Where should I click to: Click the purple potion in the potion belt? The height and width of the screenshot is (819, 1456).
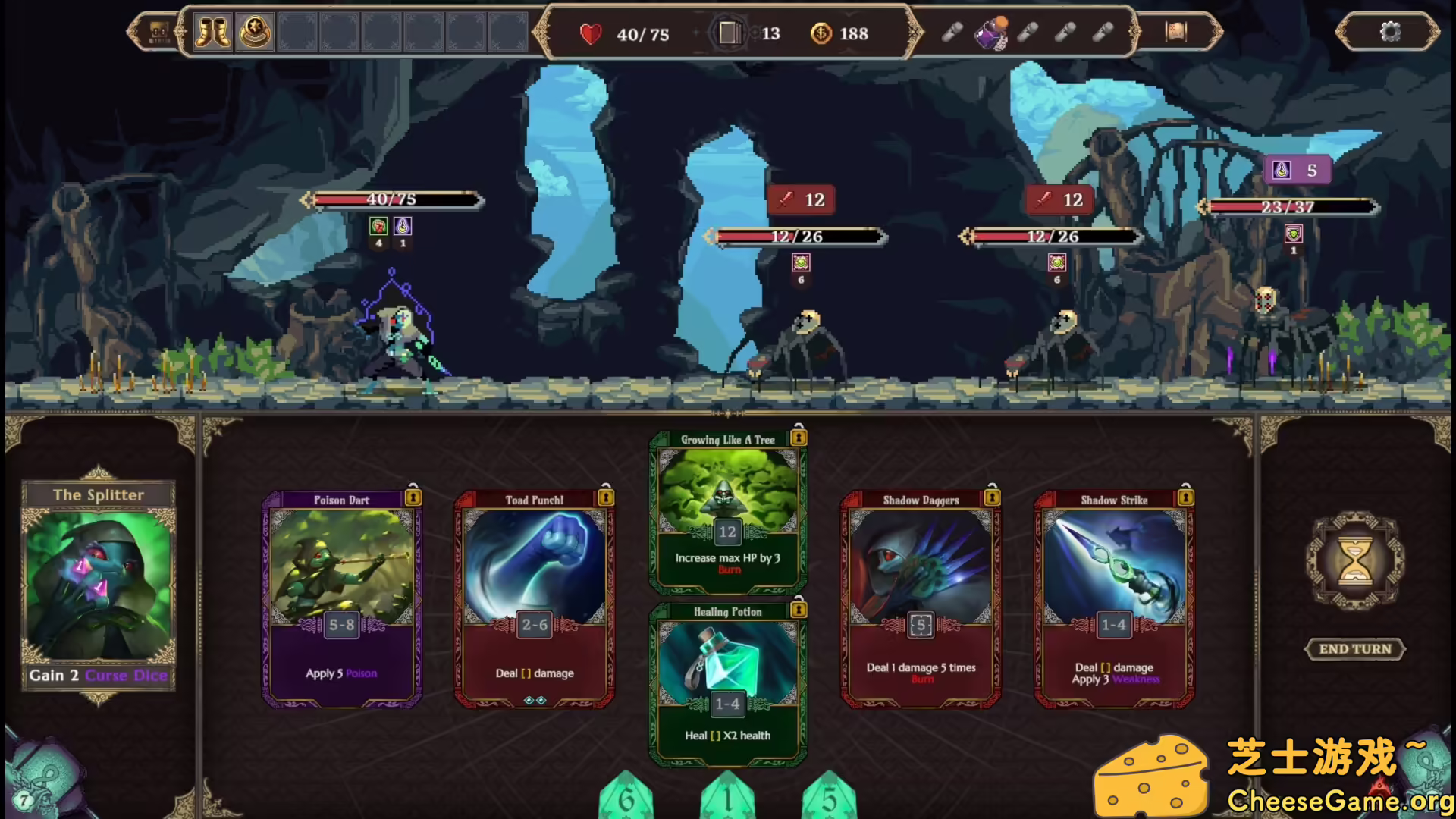[x=993, y=33]
